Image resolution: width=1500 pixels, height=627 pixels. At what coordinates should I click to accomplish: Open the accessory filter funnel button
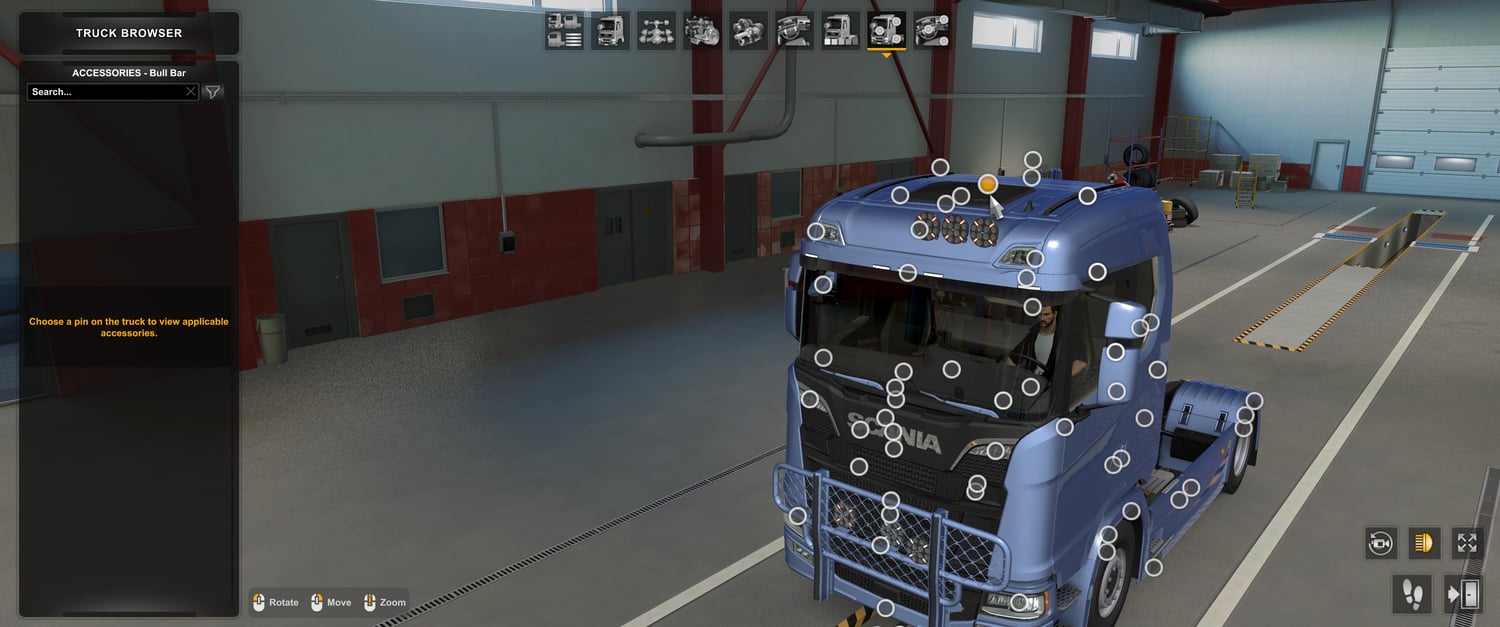(213, 92)
